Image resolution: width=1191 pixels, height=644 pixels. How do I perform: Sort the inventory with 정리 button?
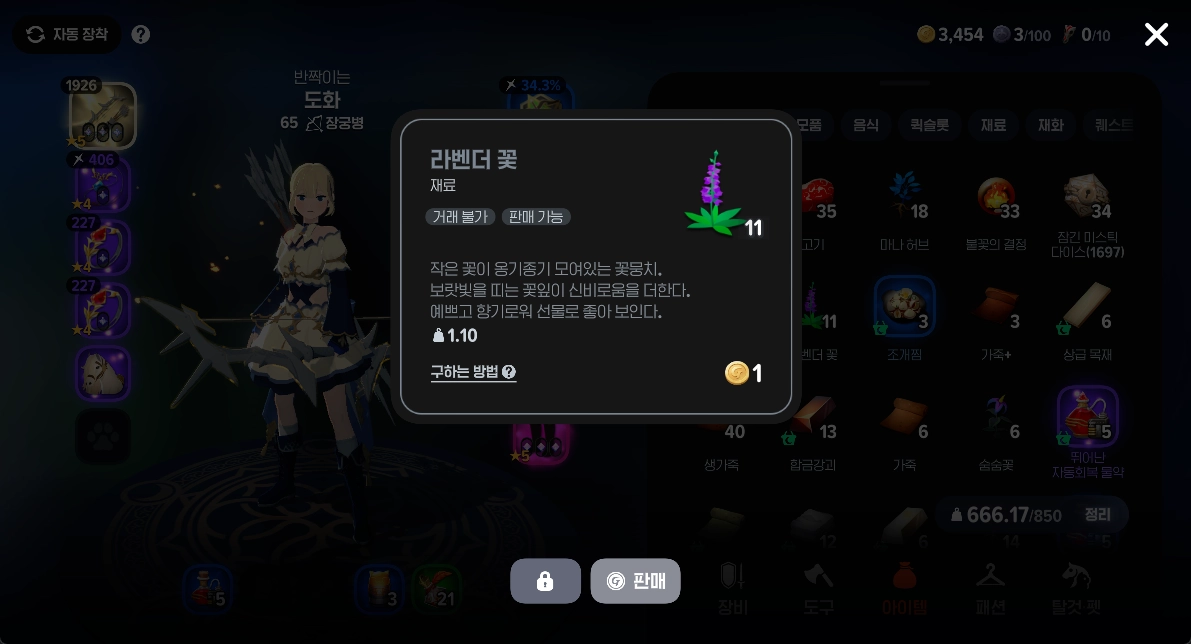point(1097,514)
